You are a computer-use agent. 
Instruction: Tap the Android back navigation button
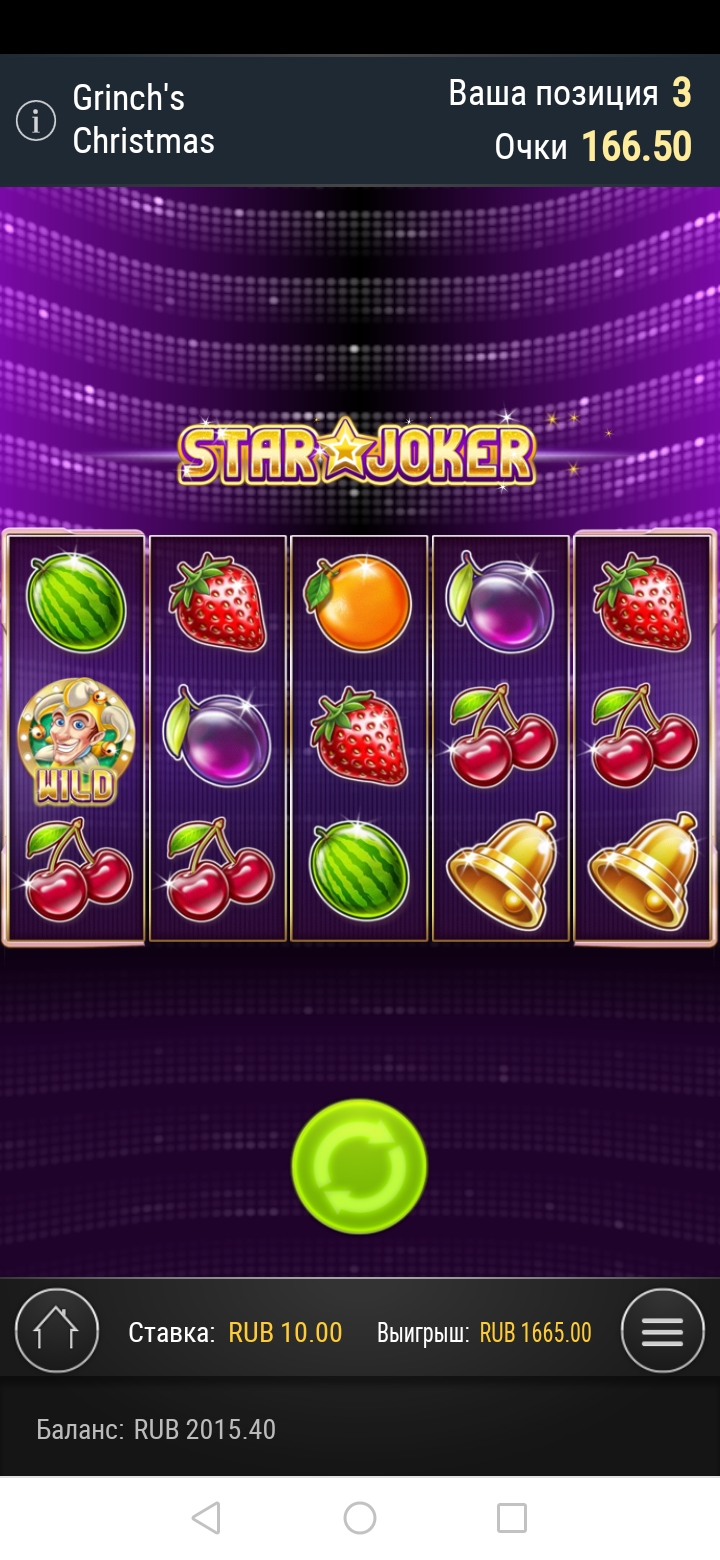(206, 1518)
